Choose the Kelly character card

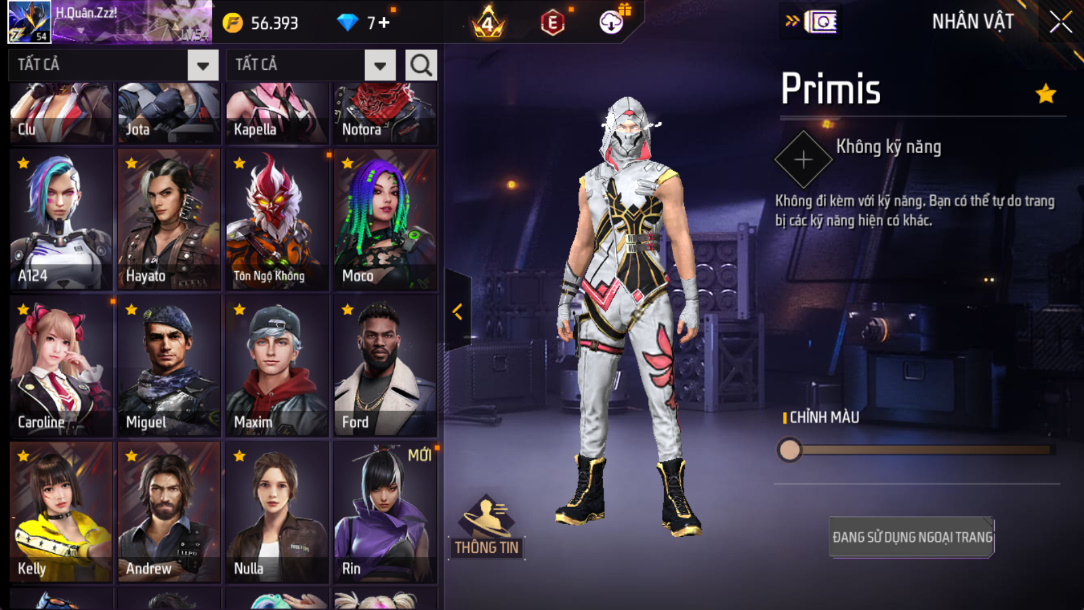(x=61, y=512)
